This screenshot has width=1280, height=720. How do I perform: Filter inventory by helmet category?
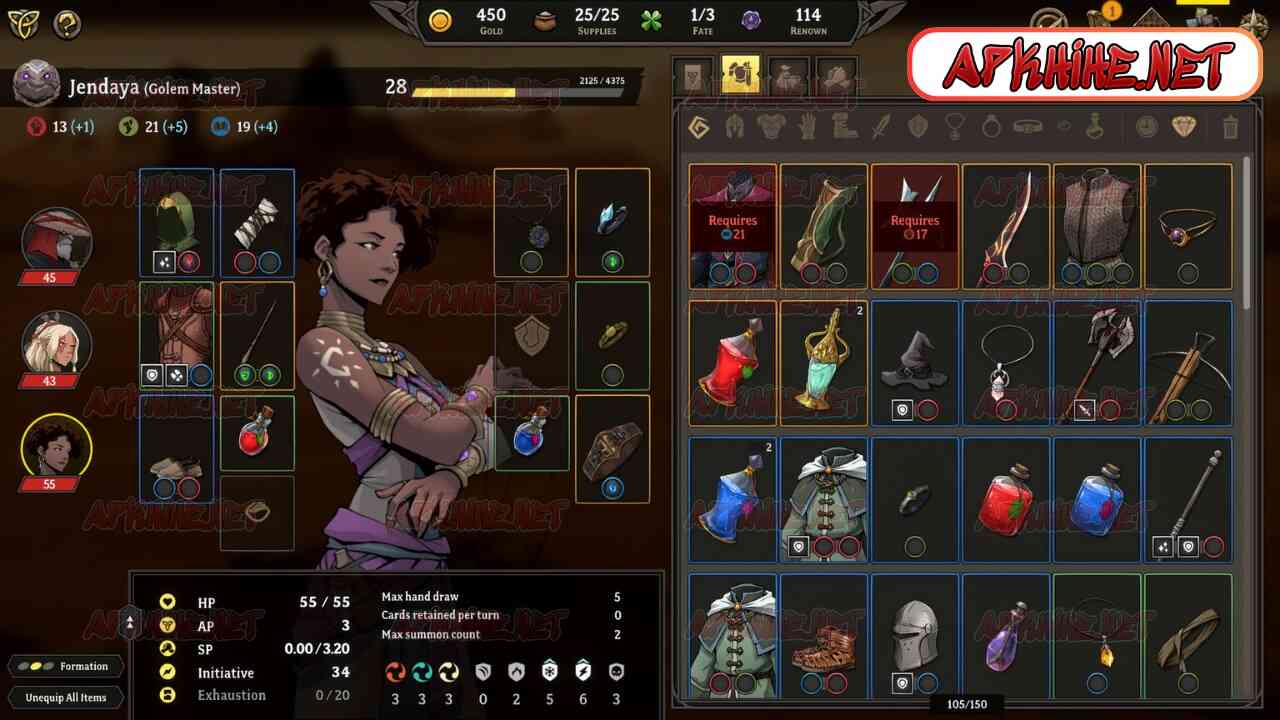pyautogui.click(x=734, y=127)
